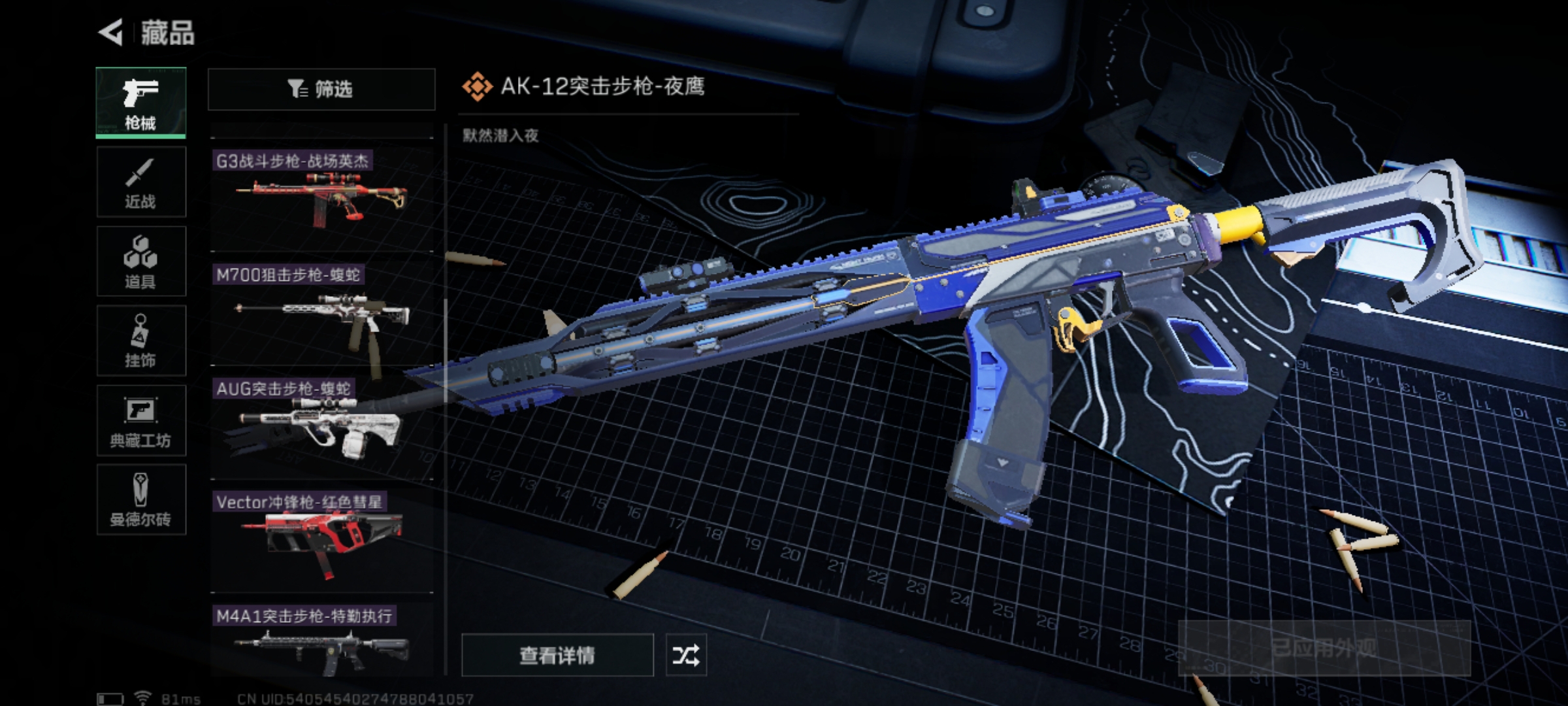The image size is (1568, 706).
Task: Click the 查看详情 view details button
Action: 557,654
